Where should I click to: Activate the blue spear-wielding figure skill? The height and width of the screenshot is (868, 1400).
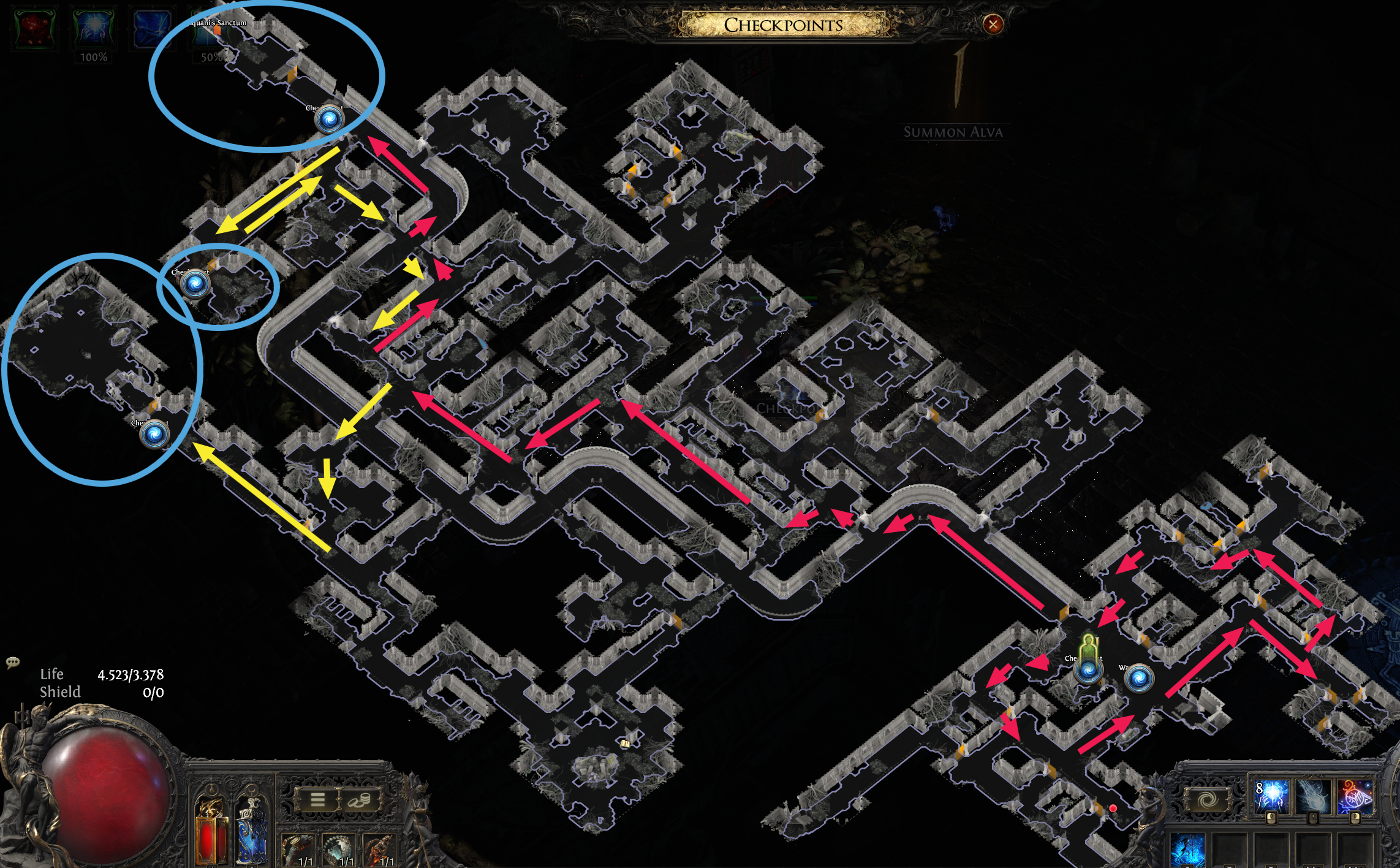coord(1188,851)
